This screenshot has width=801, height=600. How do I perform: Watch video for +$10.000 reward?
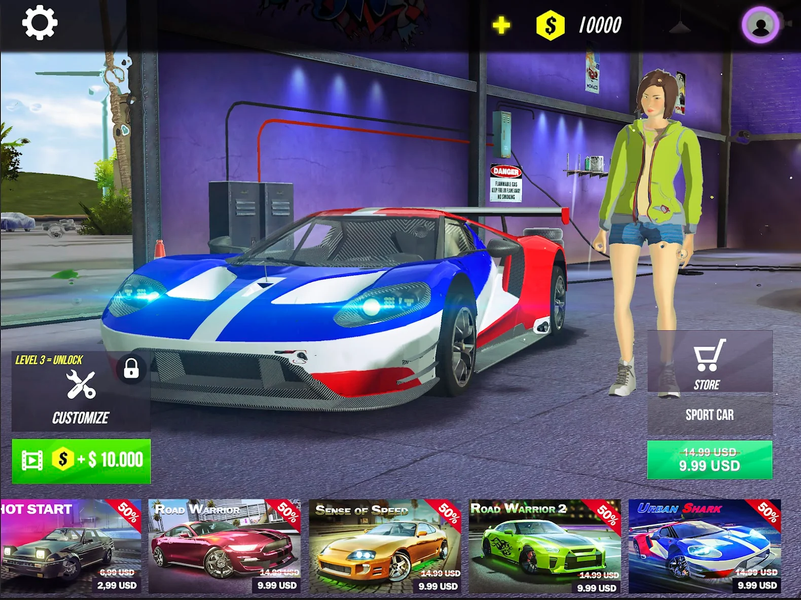[x=81, y=460]
